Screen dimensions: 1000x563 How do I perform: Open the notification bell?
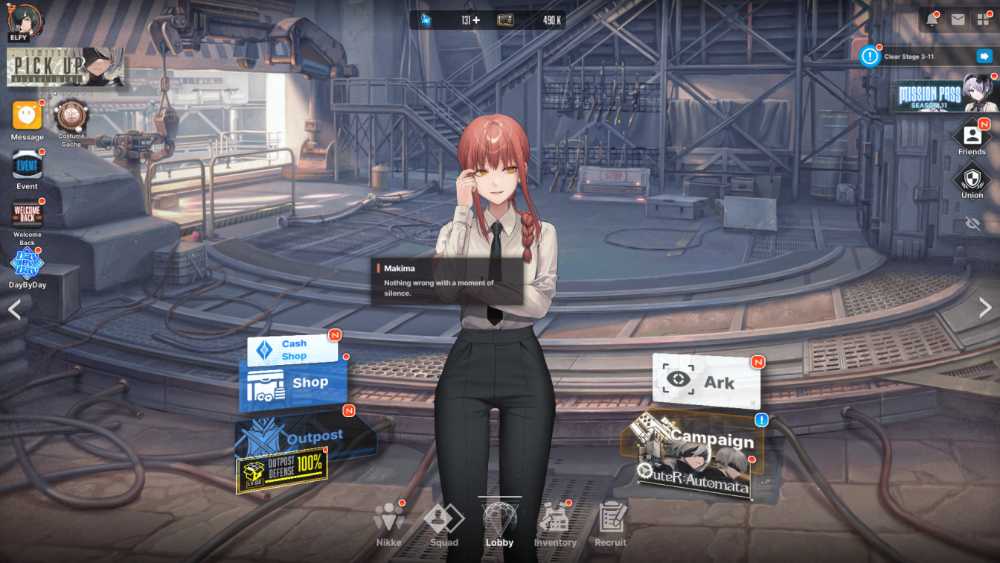[x=931, y=19]
